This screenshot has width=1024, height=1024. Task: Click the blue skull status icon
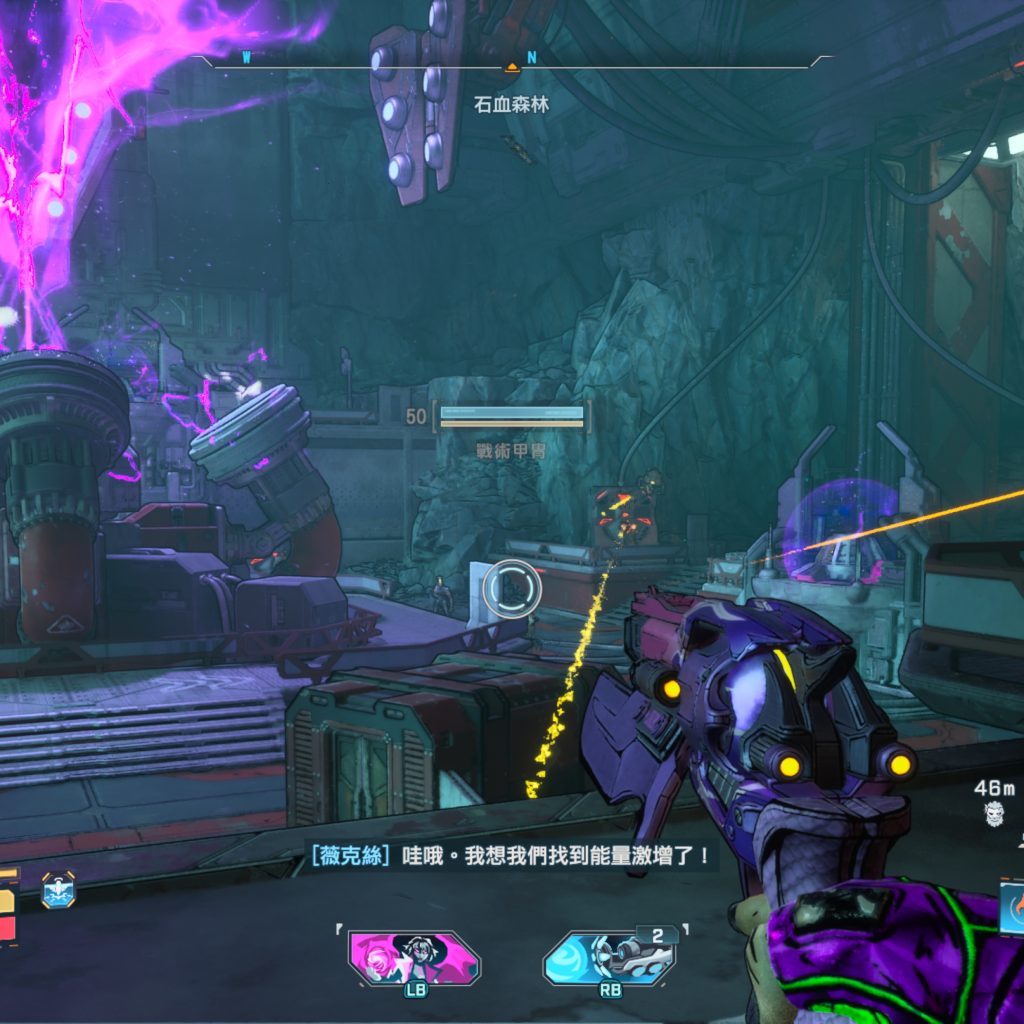(58, 889)
